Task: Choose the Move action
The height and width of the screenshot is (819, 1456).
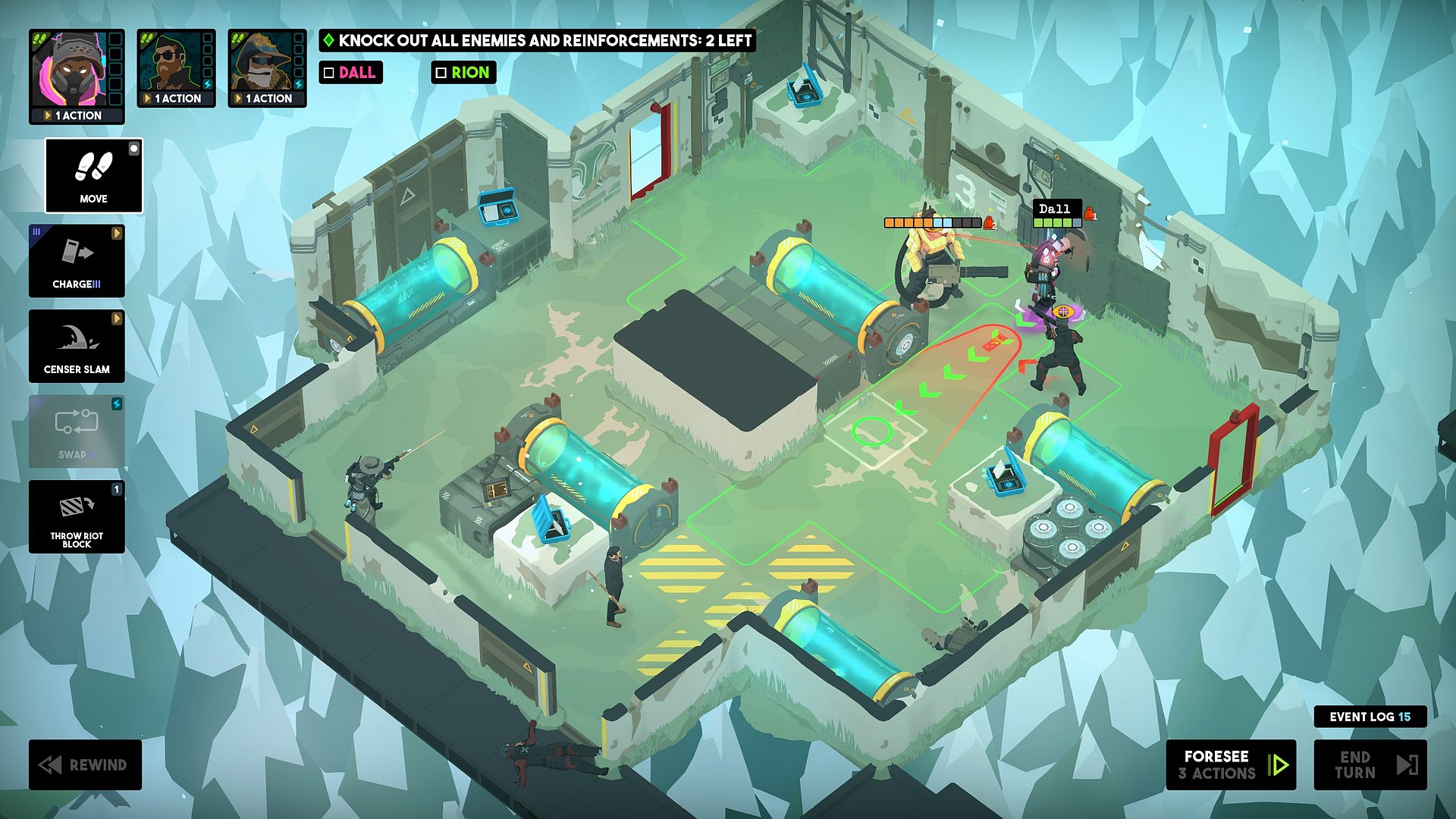Action: (x=93, y=175)
